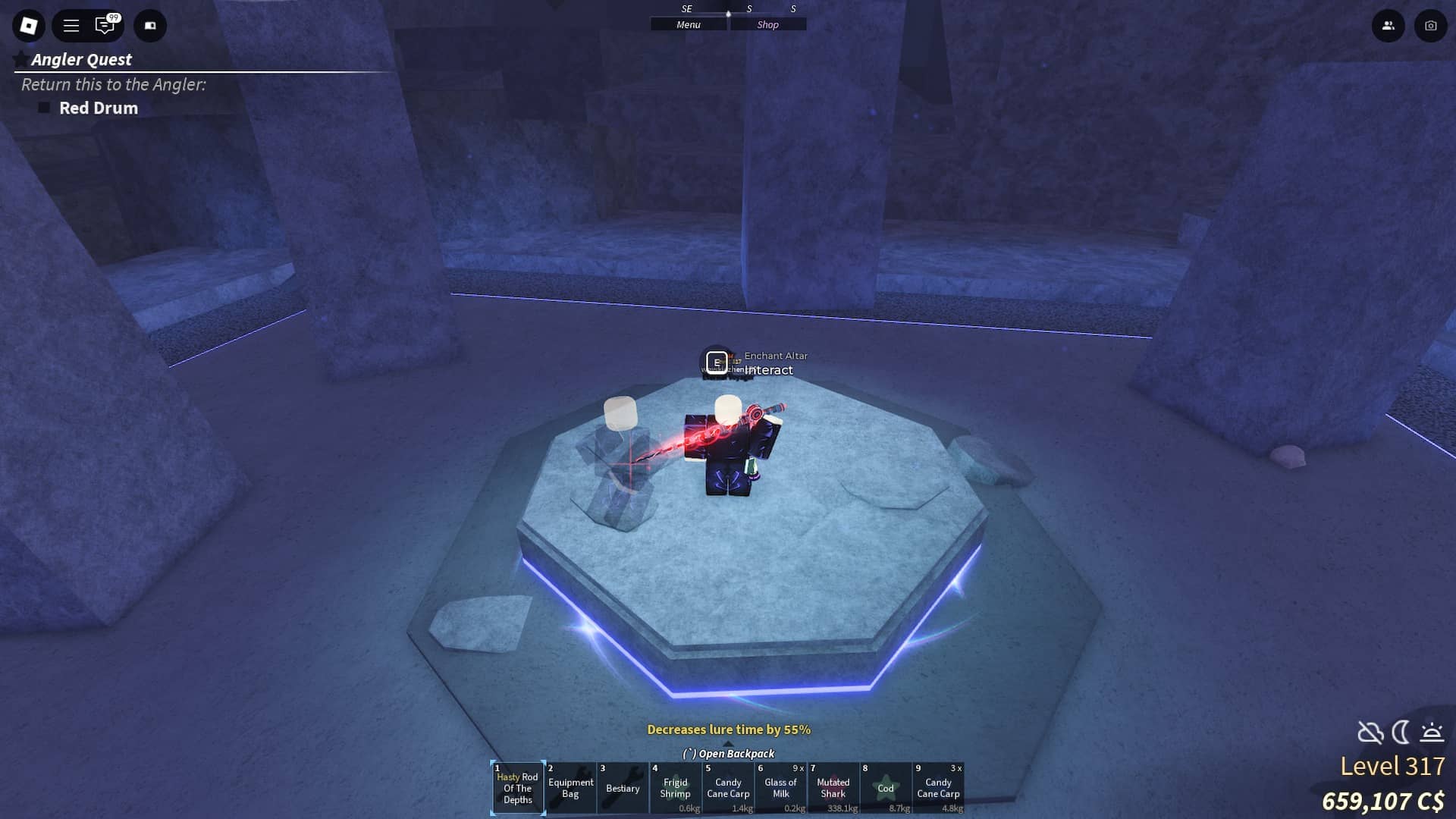Open the backpack via Open Backpack prompt
Image resolution: width=1456 pixels, height=819 pixels.
(x=729, y=754)
